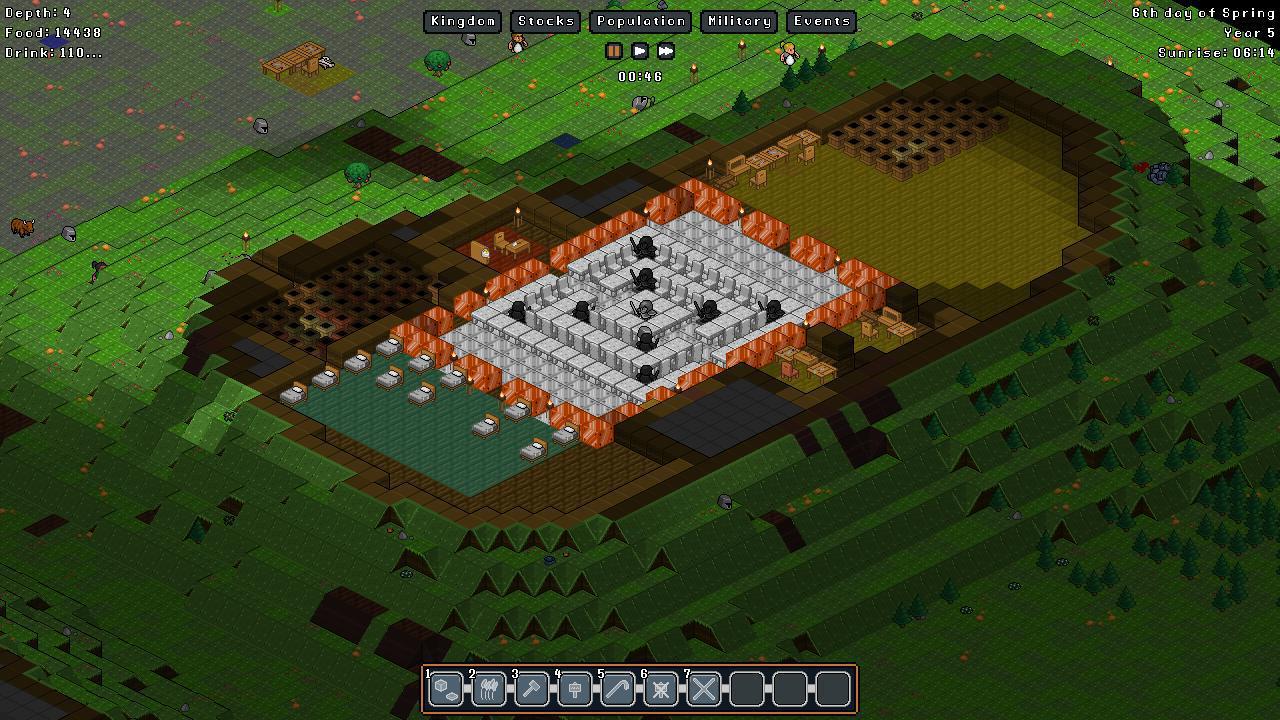Select the block digging tool in slot 1
This screenshot has width=1280, height=720.
pos(445,688)
